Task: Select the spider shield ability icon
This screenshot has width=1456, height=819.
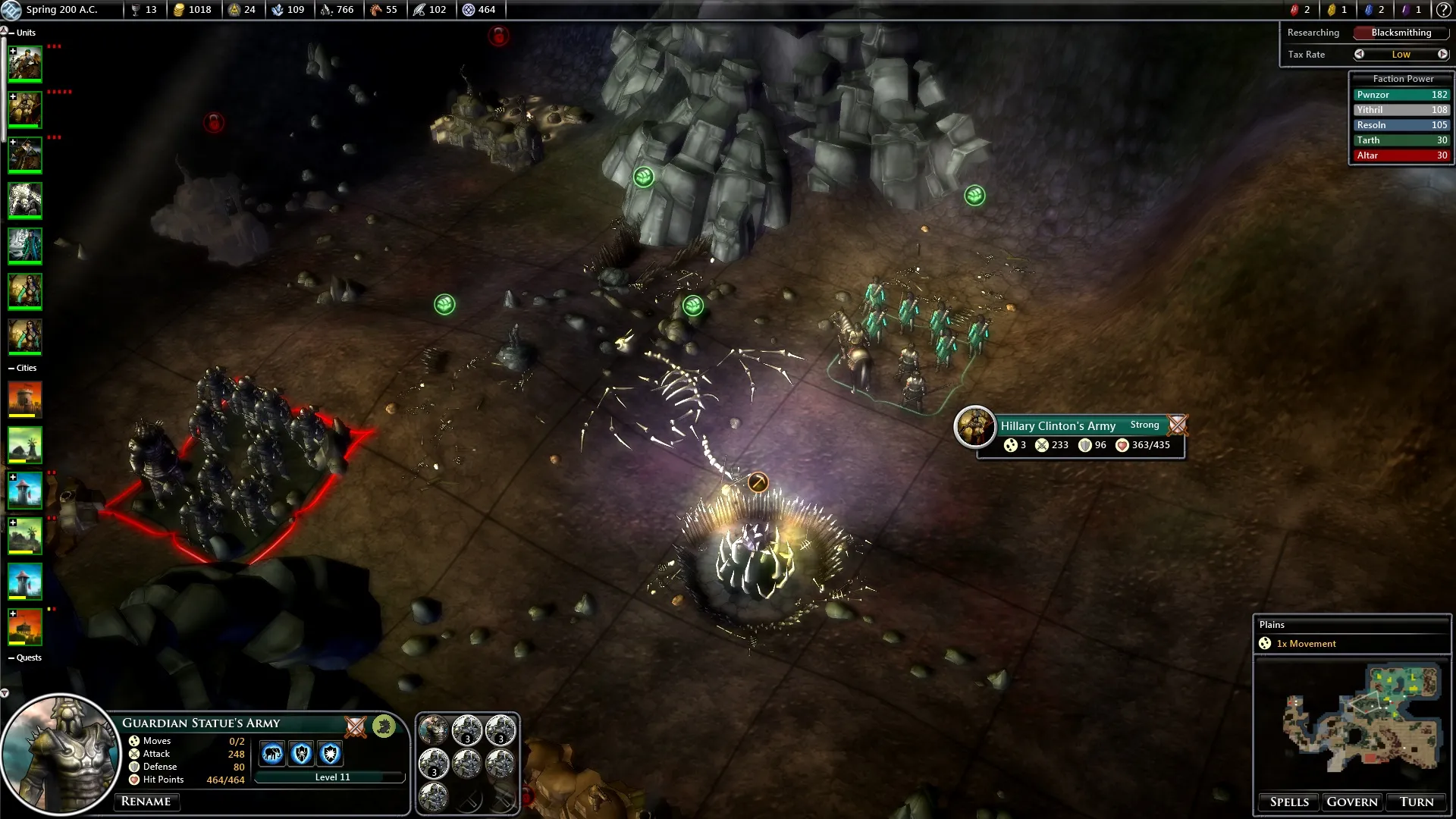Action: pyautogui.click(x=301, y=754)
